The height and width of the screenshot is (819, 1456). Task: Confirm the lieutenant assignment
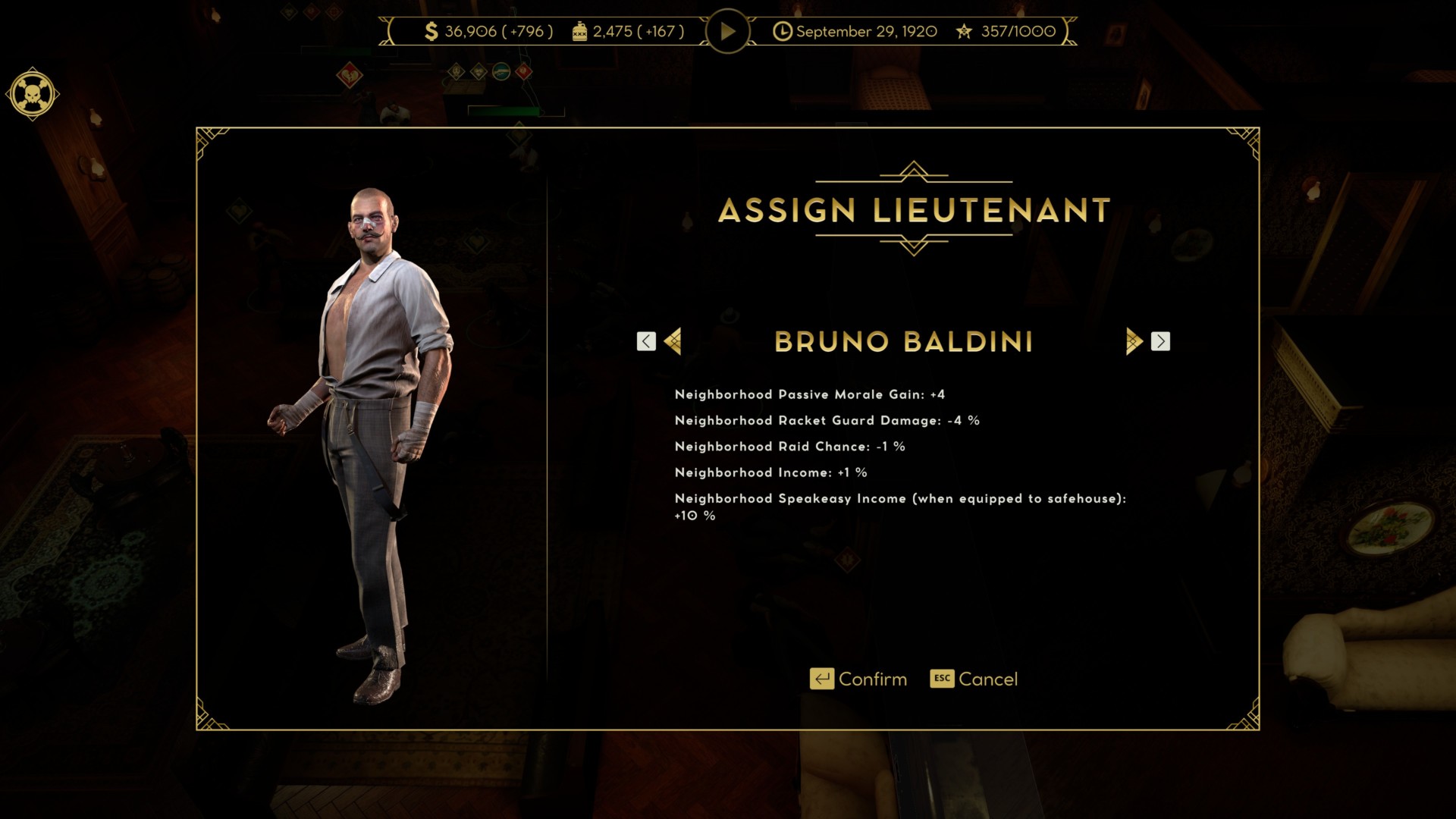pos(858,679)
